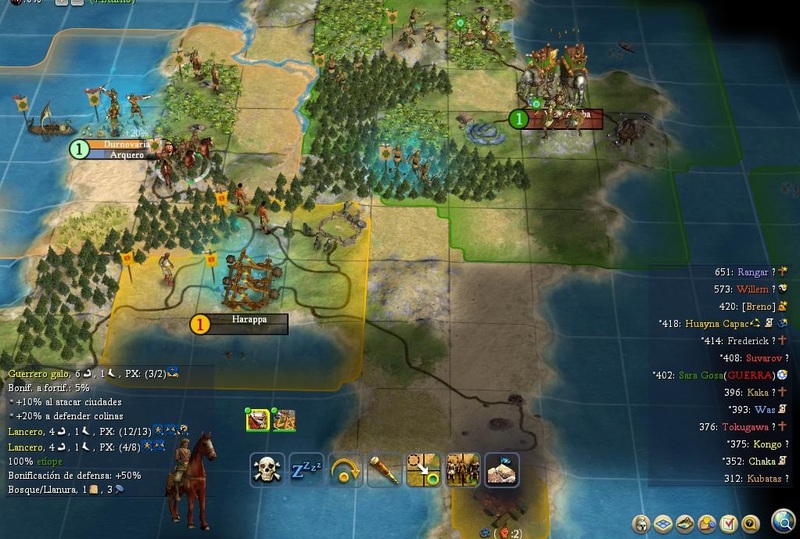
Task: Select the highlighted Gallic warrior unit portrait
Action: pyautogui.click(x=256, y=420)
